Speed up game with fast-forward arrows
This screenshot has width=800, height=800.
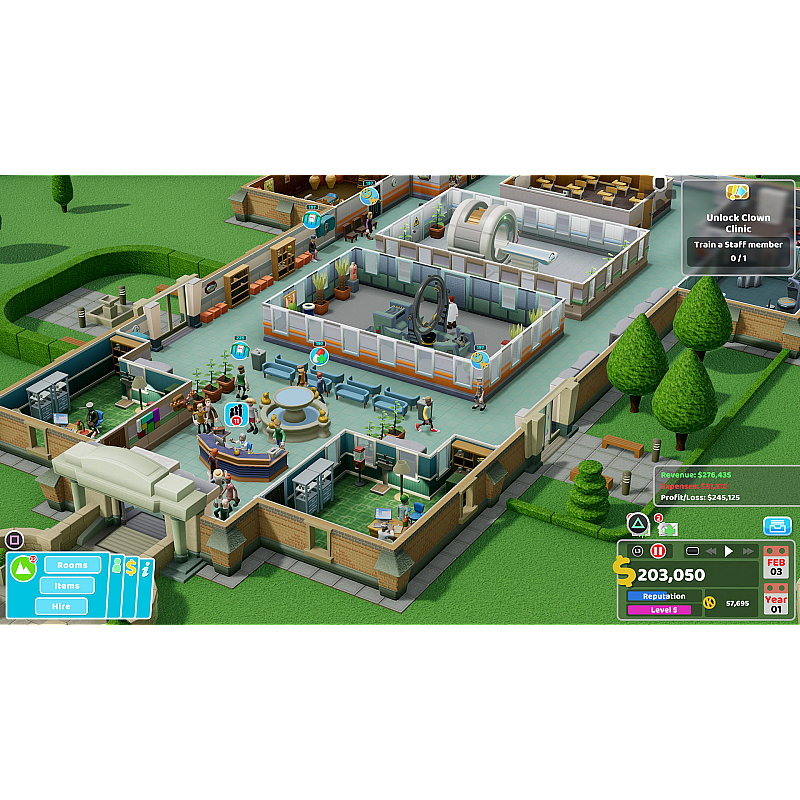(748, 551)
